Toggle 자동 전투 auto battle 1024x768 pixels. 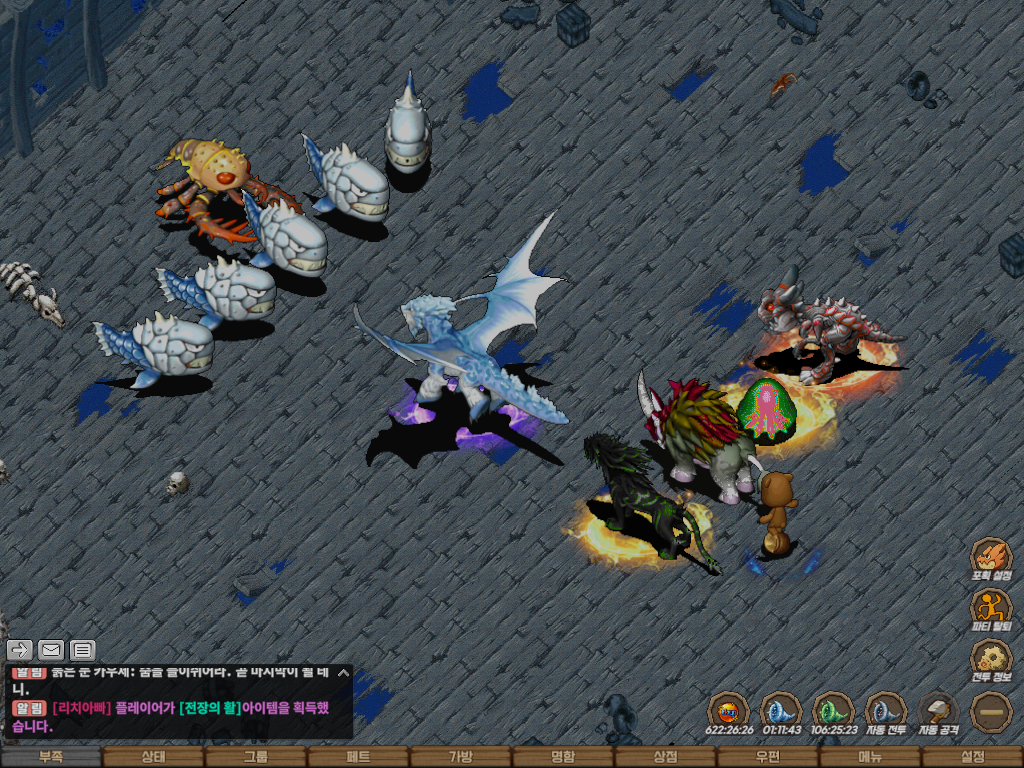pos(885,712)
